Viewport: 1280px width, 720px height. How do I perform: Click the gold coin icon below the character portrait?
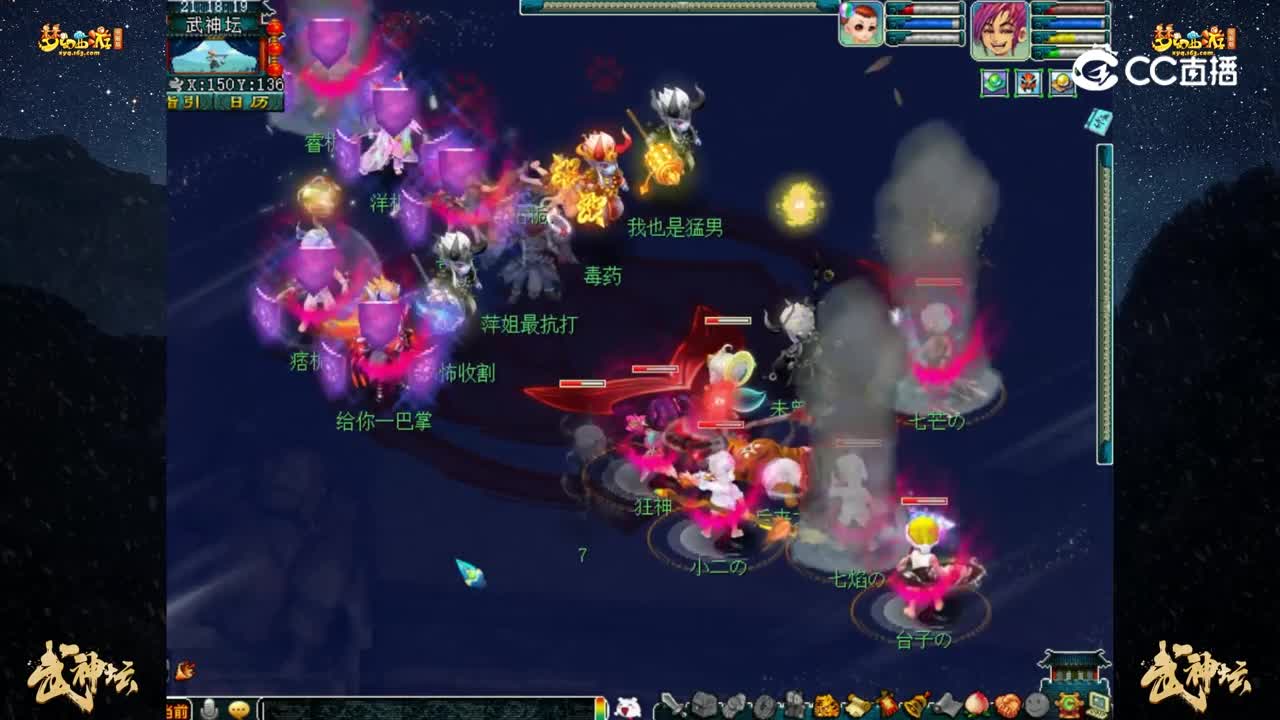(x=1062, y=83)
